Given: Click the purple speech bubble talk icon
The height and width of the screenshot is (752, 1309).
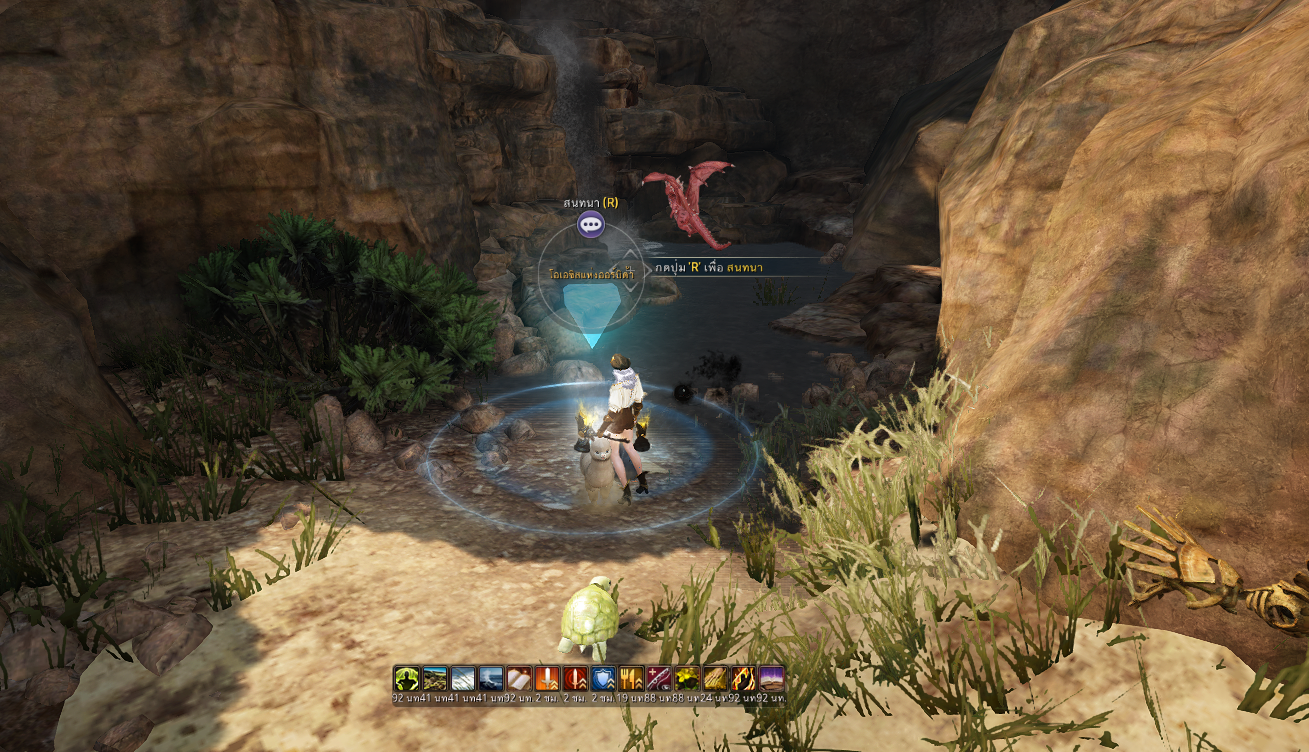Looking at the screenshot, I should pyautogui.click(x=590, y=225).
